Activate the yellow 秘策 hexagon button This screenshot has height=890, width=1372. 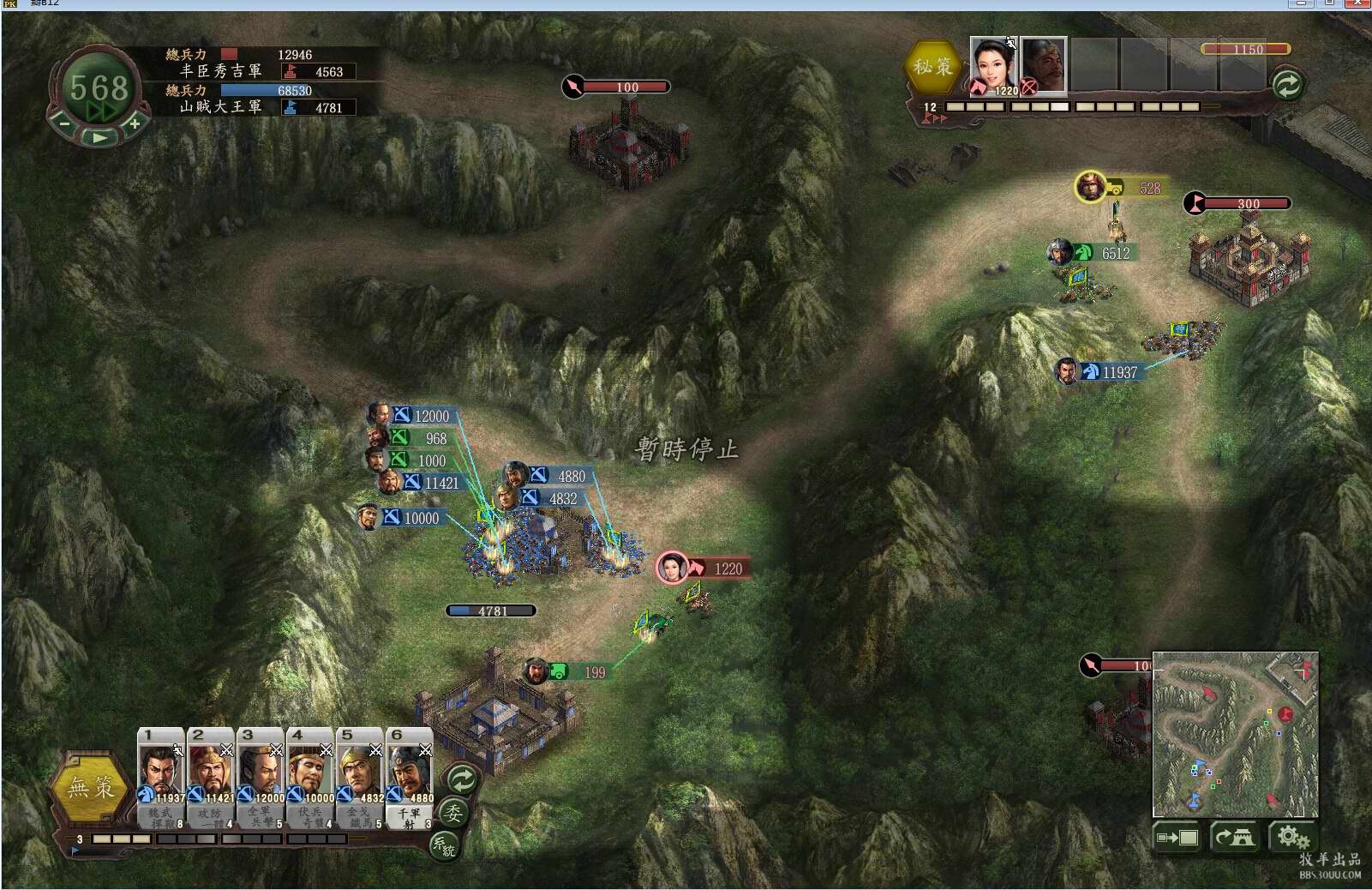click(932, 66)
